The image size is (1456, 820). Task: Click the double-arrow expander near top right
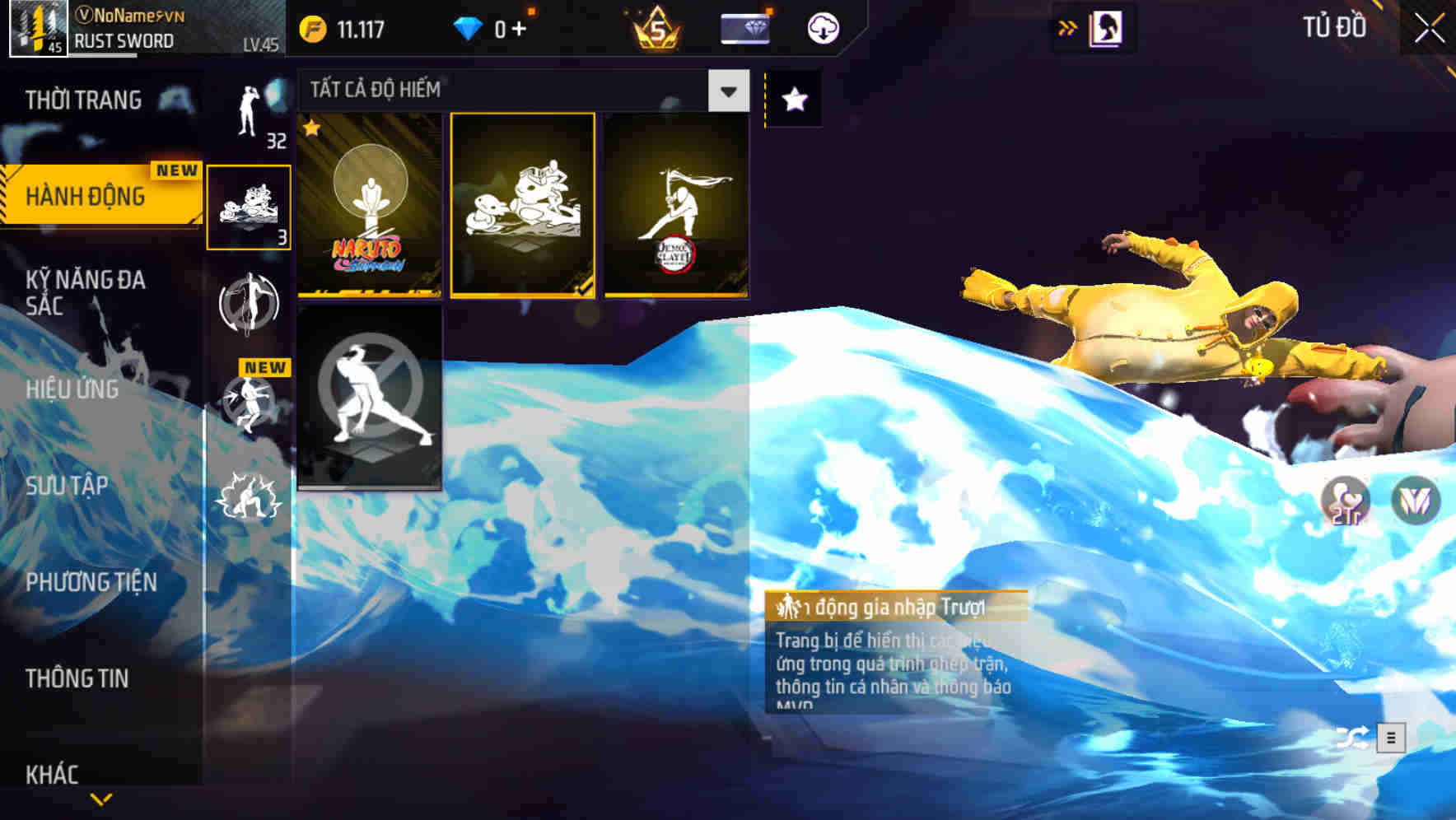1066,26
